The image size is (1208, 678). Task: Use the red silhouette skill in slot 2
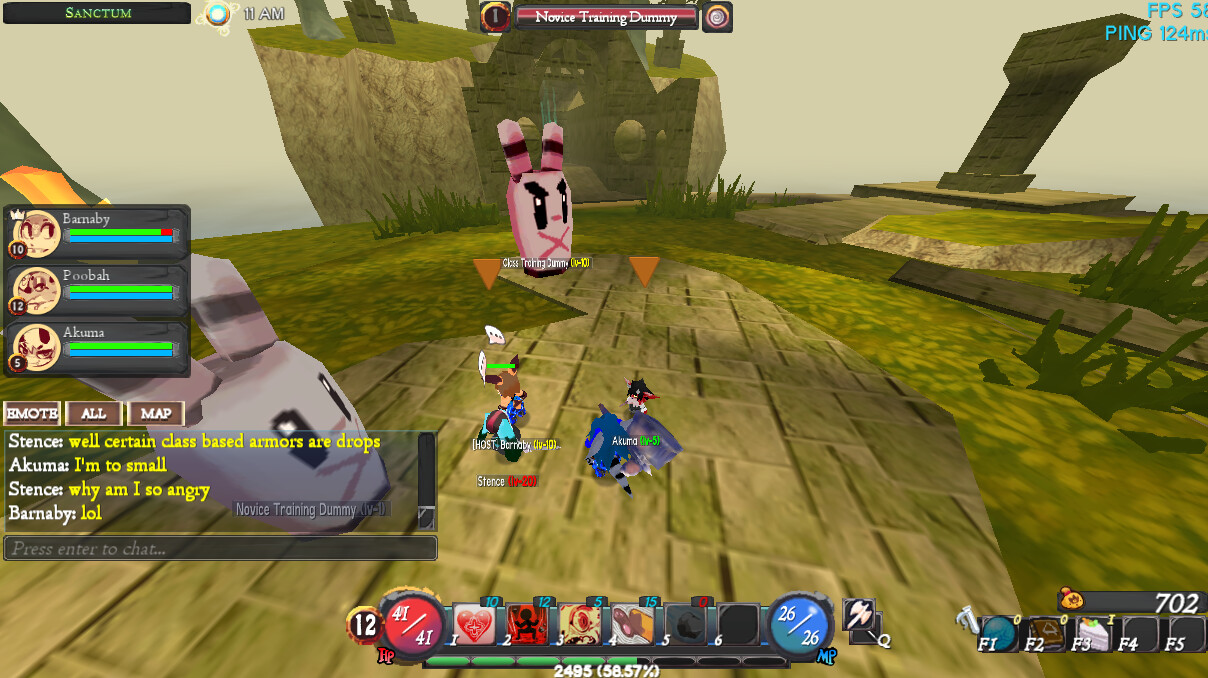point(526,625)
